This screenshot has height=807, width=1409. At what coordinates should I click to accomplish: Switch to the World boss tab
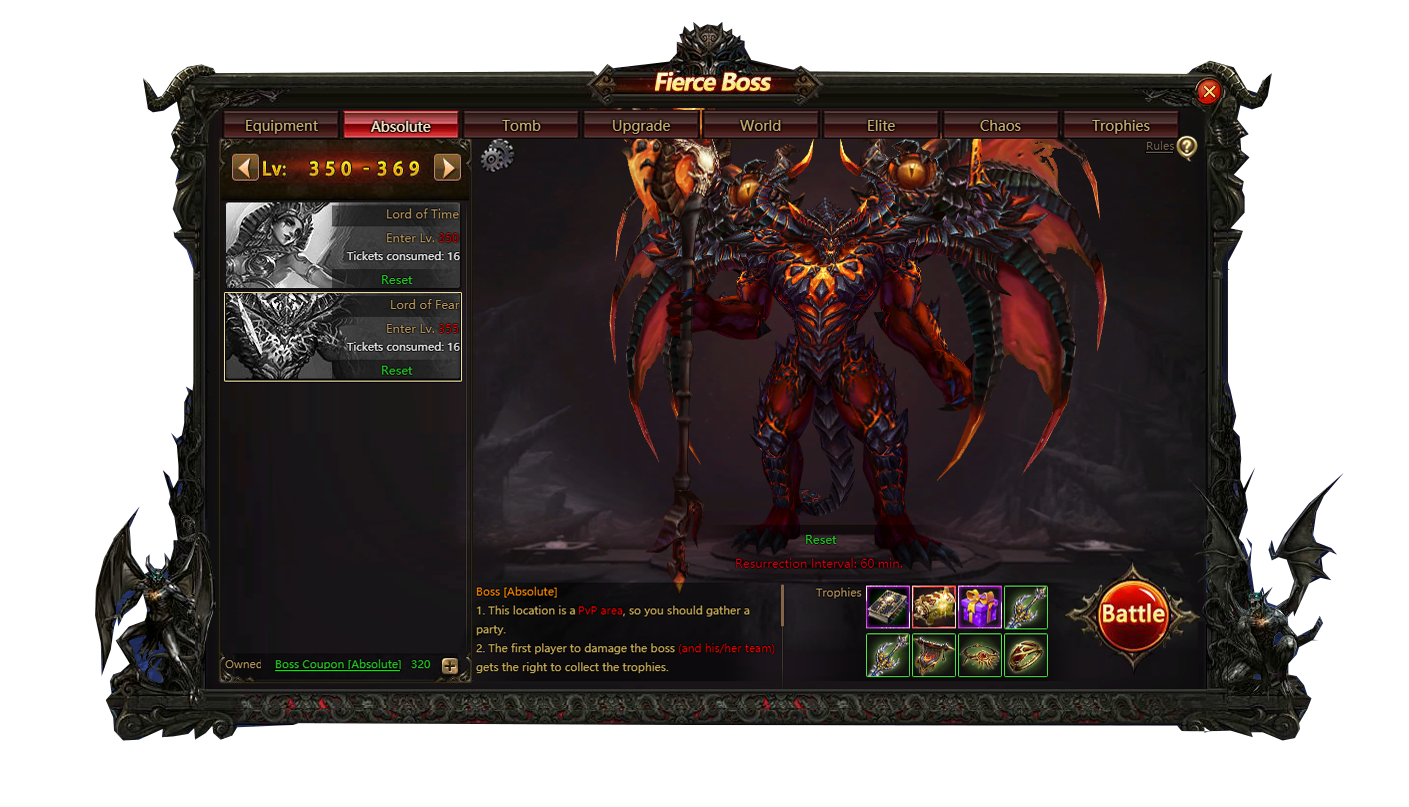point(760,126)
